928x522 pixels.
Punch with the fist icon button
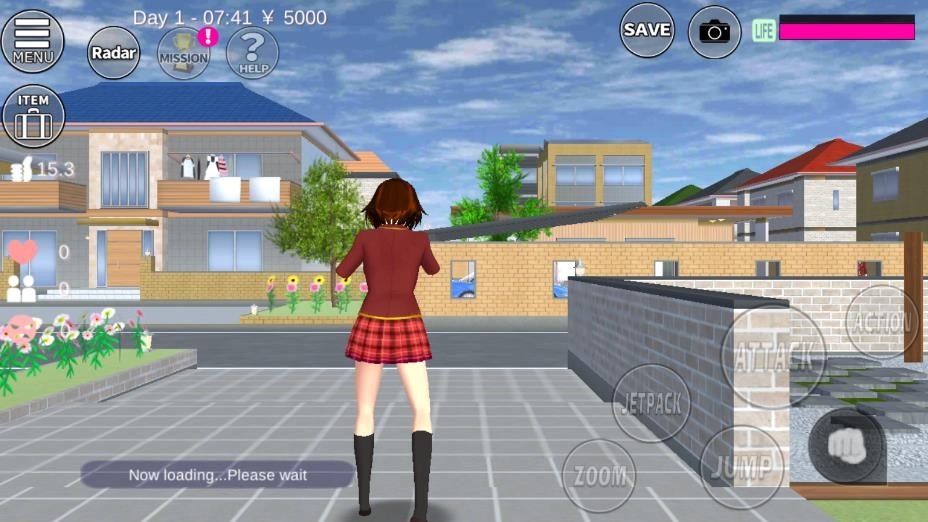(x=846, y=445)
